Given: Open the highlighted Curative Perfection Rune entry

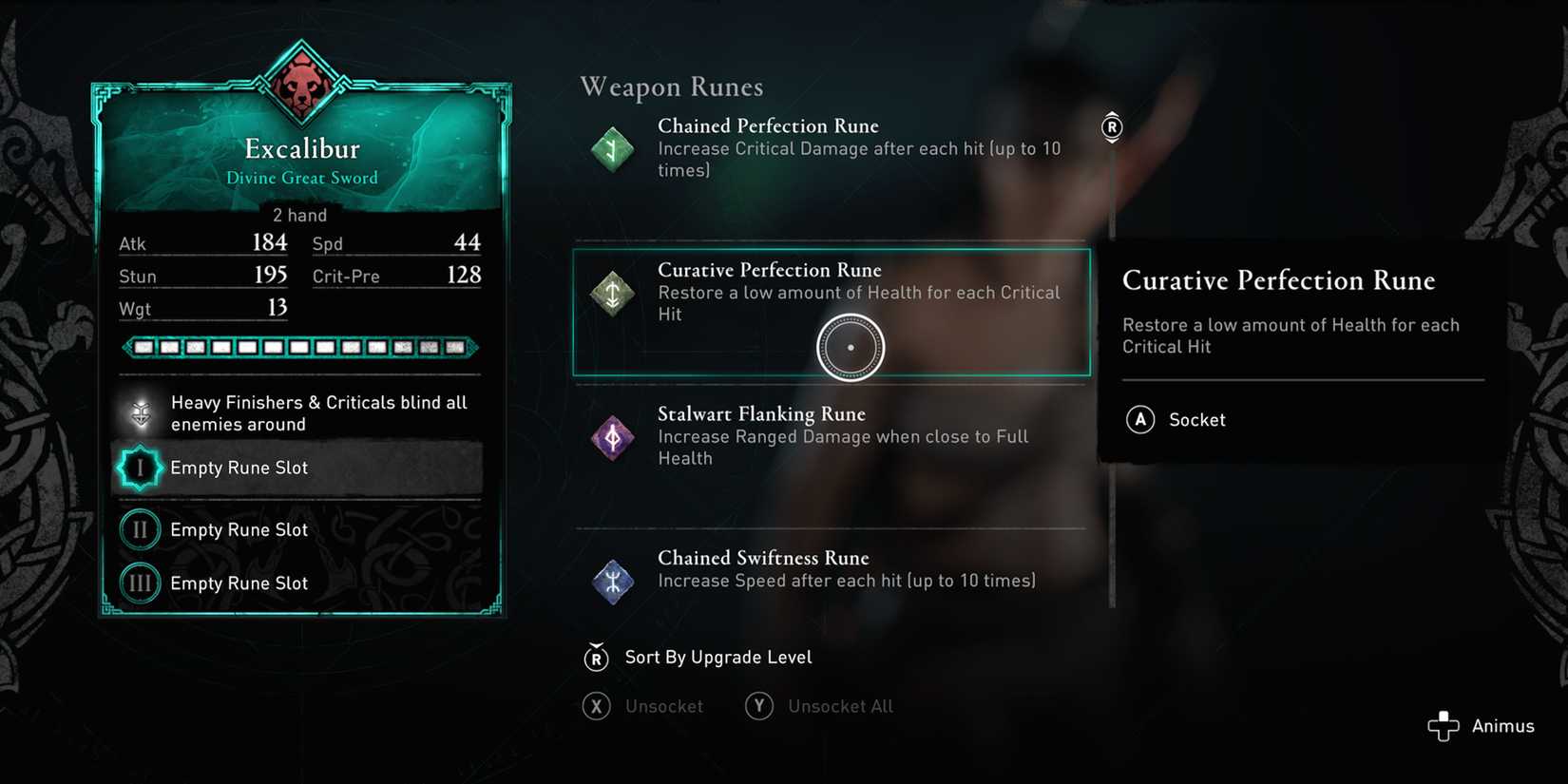Looking at the screenshot, I should [x=832, y=314].
